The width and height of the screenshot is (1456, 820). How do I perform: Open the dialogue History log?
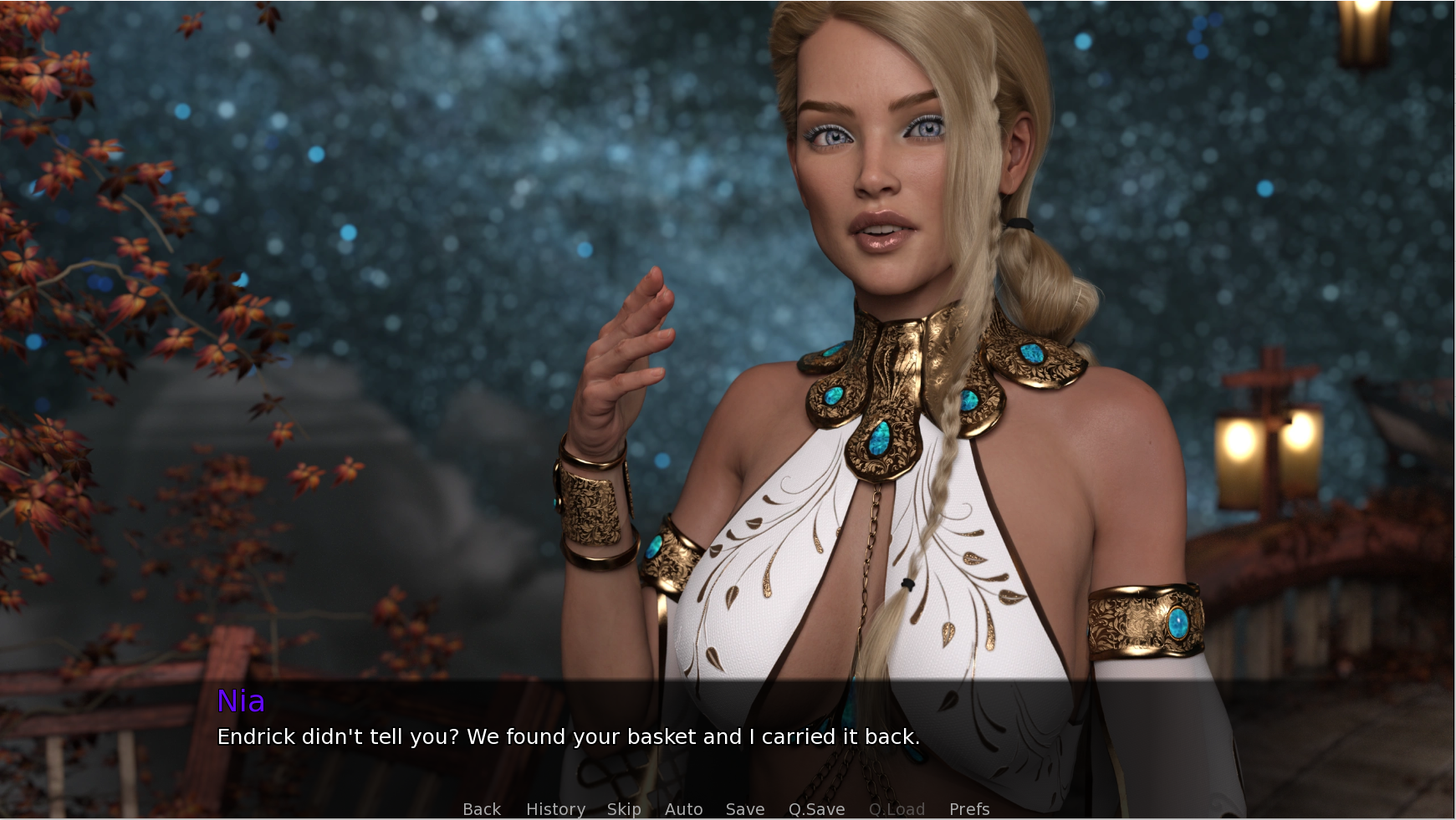[x=555, y=809]
